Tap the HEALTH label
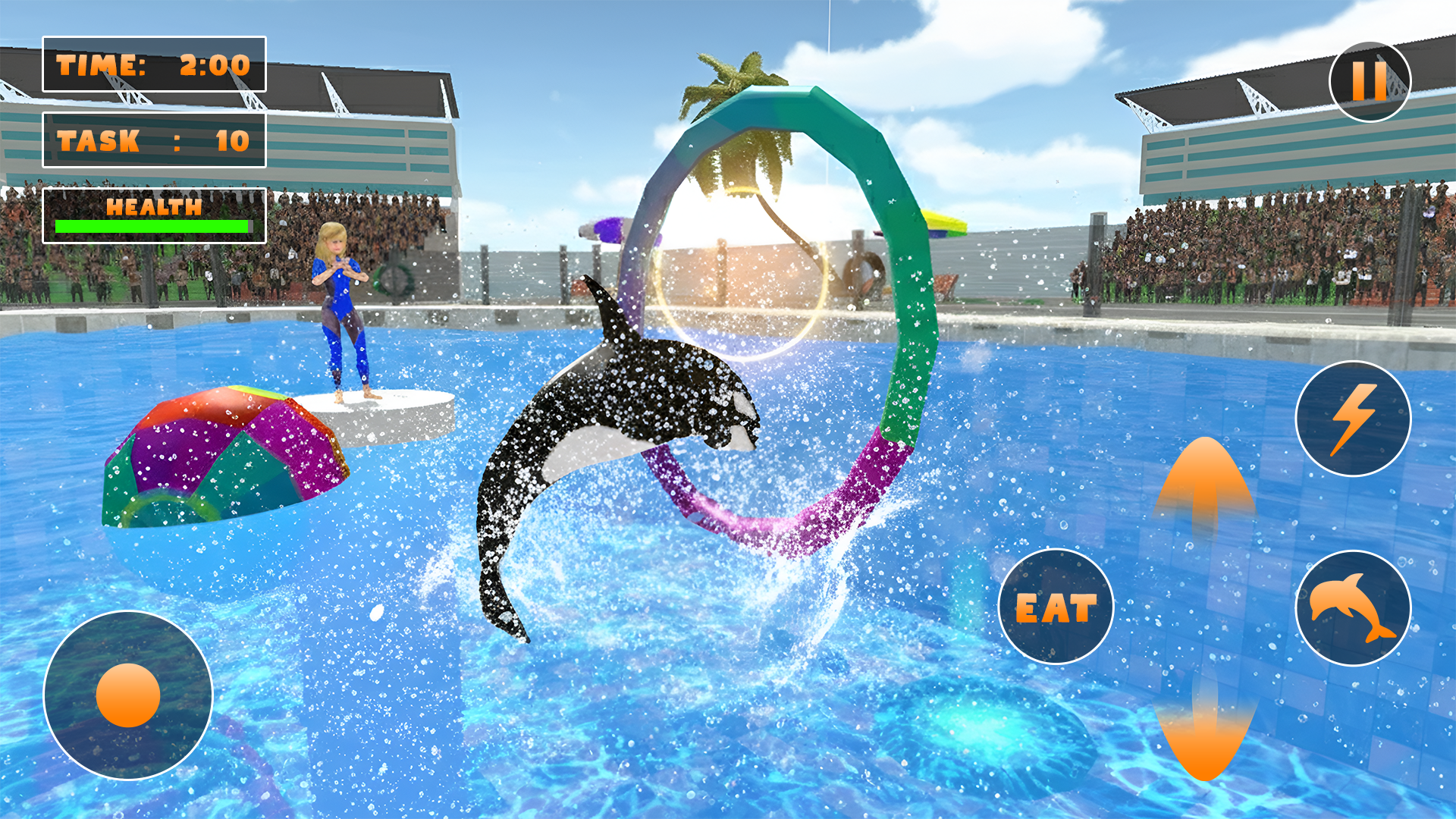 click(x=154, y=206)
